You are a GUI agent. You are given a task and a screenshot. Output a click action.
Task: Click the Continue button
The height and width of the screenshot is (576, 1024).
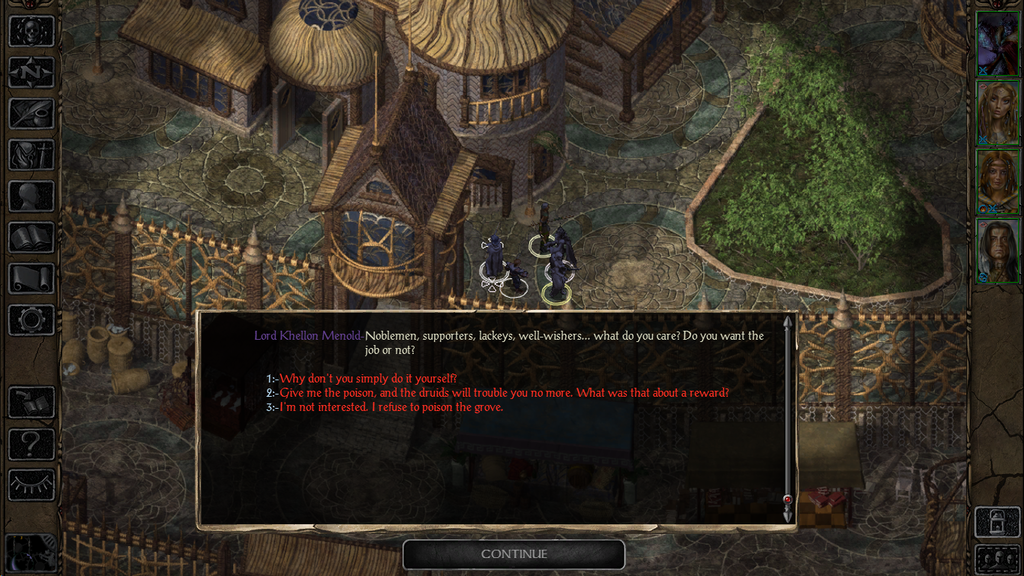[514, 554]
